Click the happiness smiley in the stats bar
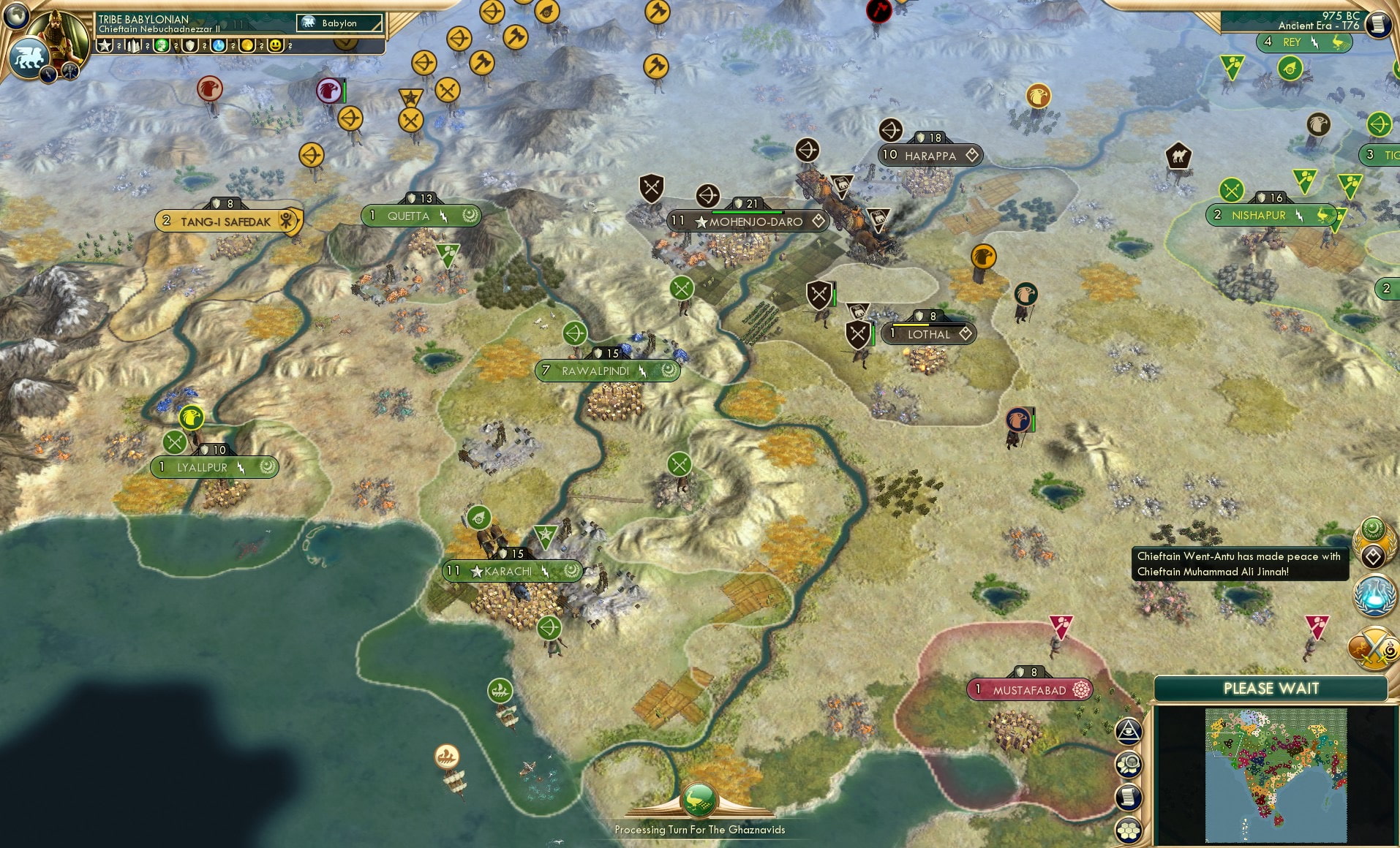The width and height of the screenshot is (1400, 848). pyautogui.click(x=275, y=45)
